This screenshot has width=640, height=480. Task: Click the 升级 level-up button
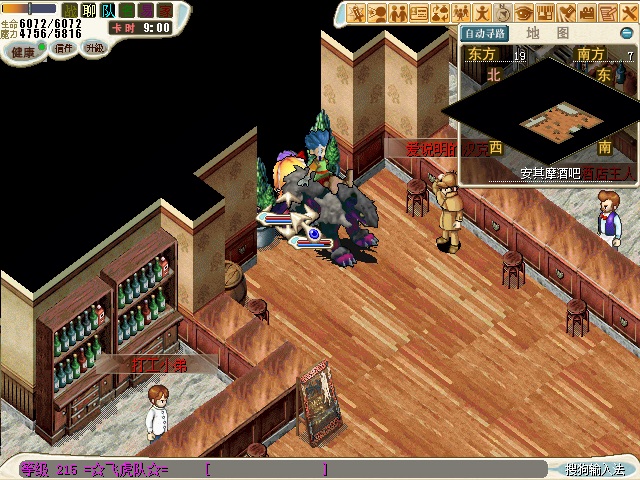point(94,48)
